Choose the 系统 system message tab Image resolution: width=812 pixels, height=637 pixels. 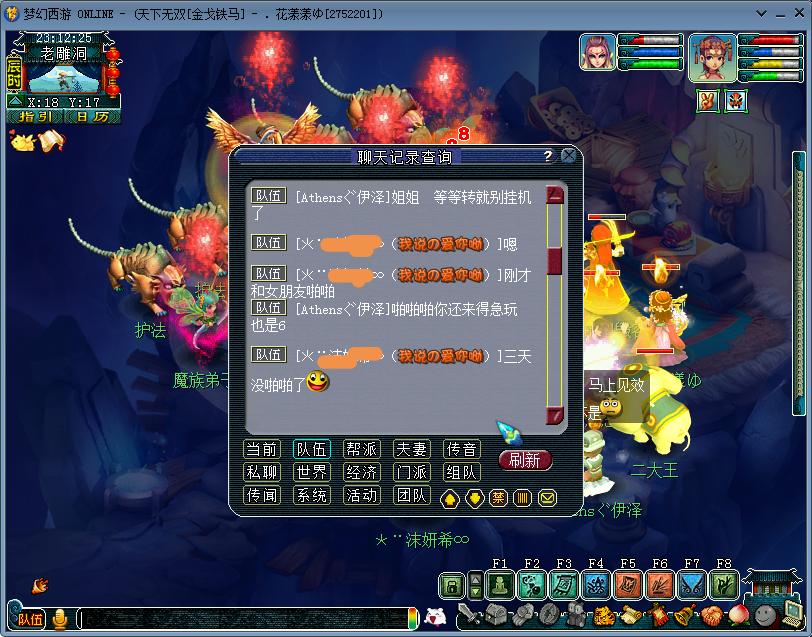click(312, 495)
